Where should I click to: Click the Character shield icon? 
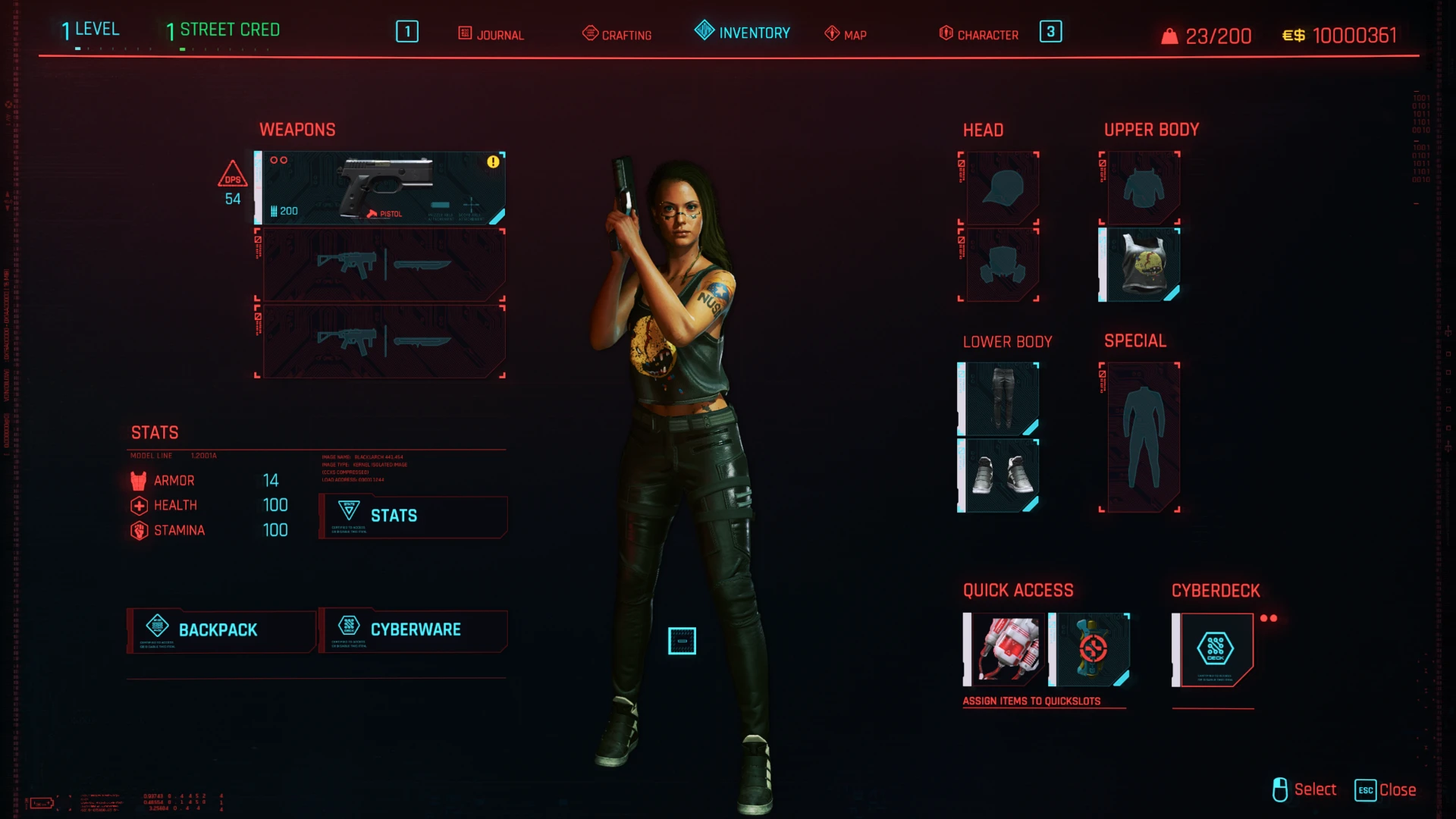click(946, 33)
